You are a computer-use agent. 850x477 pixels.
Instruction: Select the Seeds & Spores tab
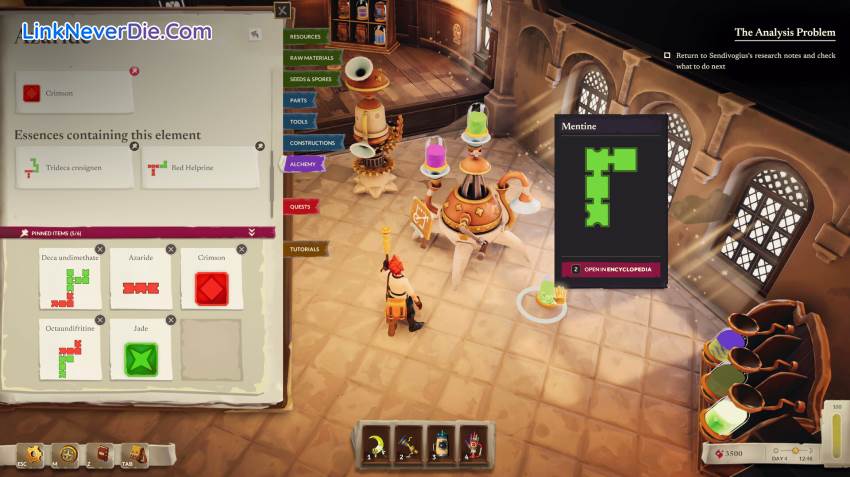311,79
